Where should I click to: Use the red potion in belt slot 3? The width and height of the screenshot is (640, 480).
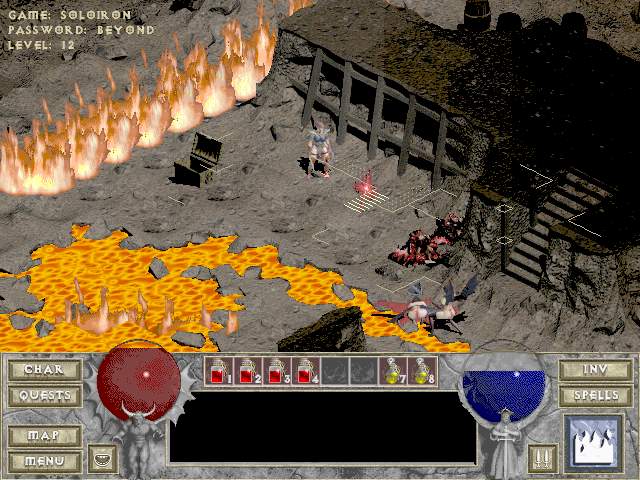276,372
